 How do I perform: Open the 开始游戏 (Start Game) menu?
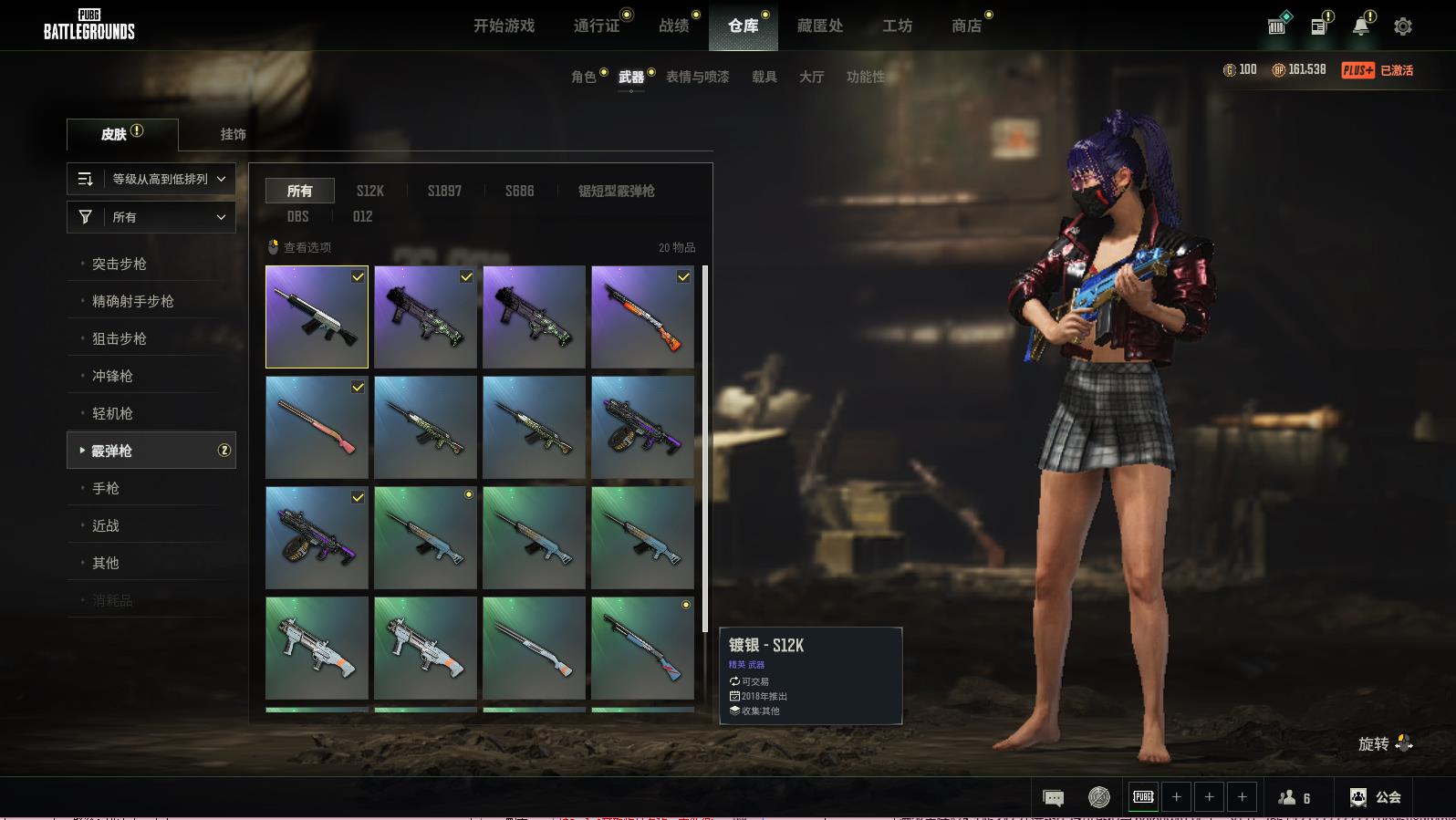(x=504, y=26)
